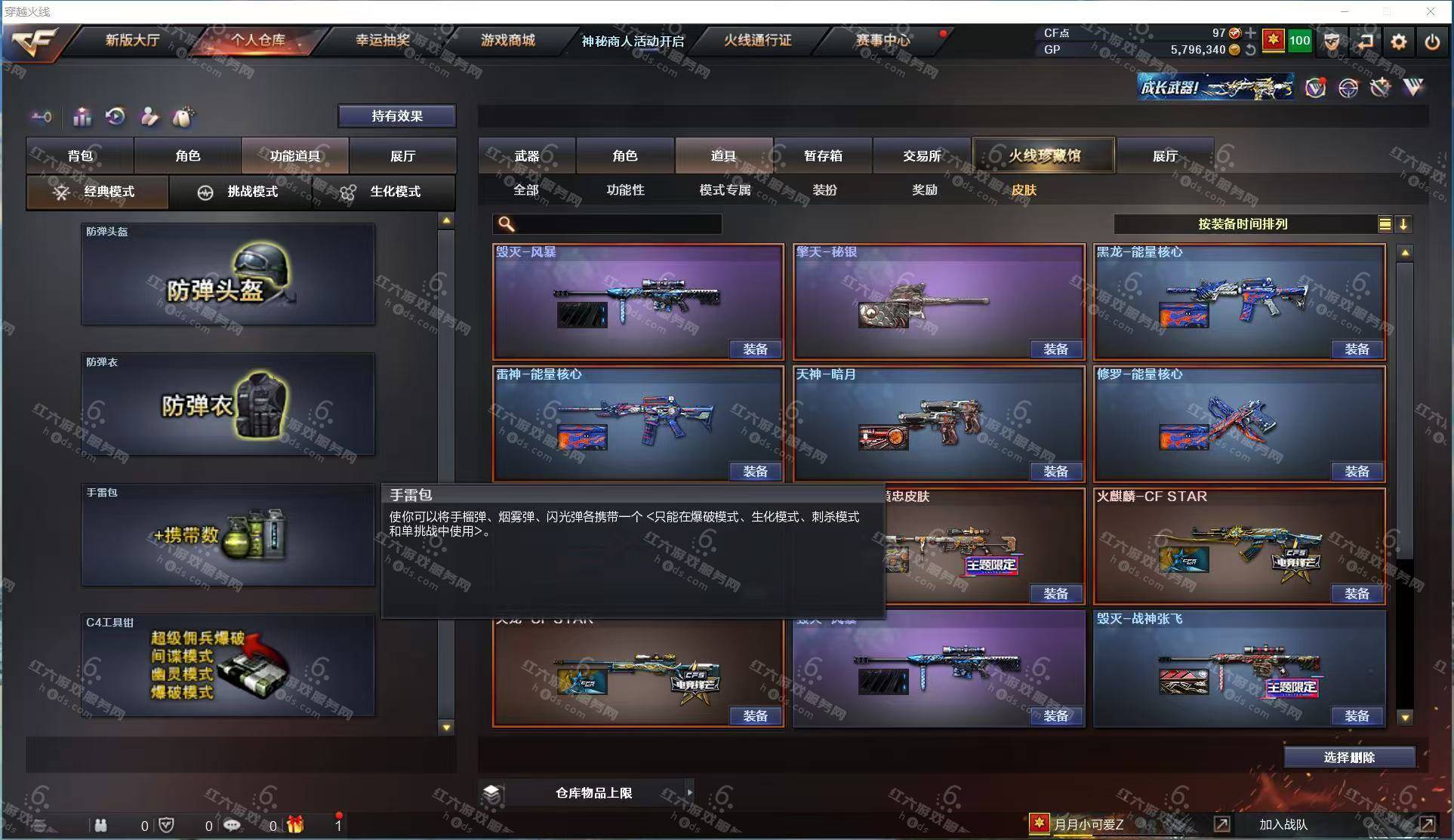The width and height of the screenshot is (1454, 840).
Task: Click the pet/grenade pouch icon in the toolbar
Action: tap(183, 117)
